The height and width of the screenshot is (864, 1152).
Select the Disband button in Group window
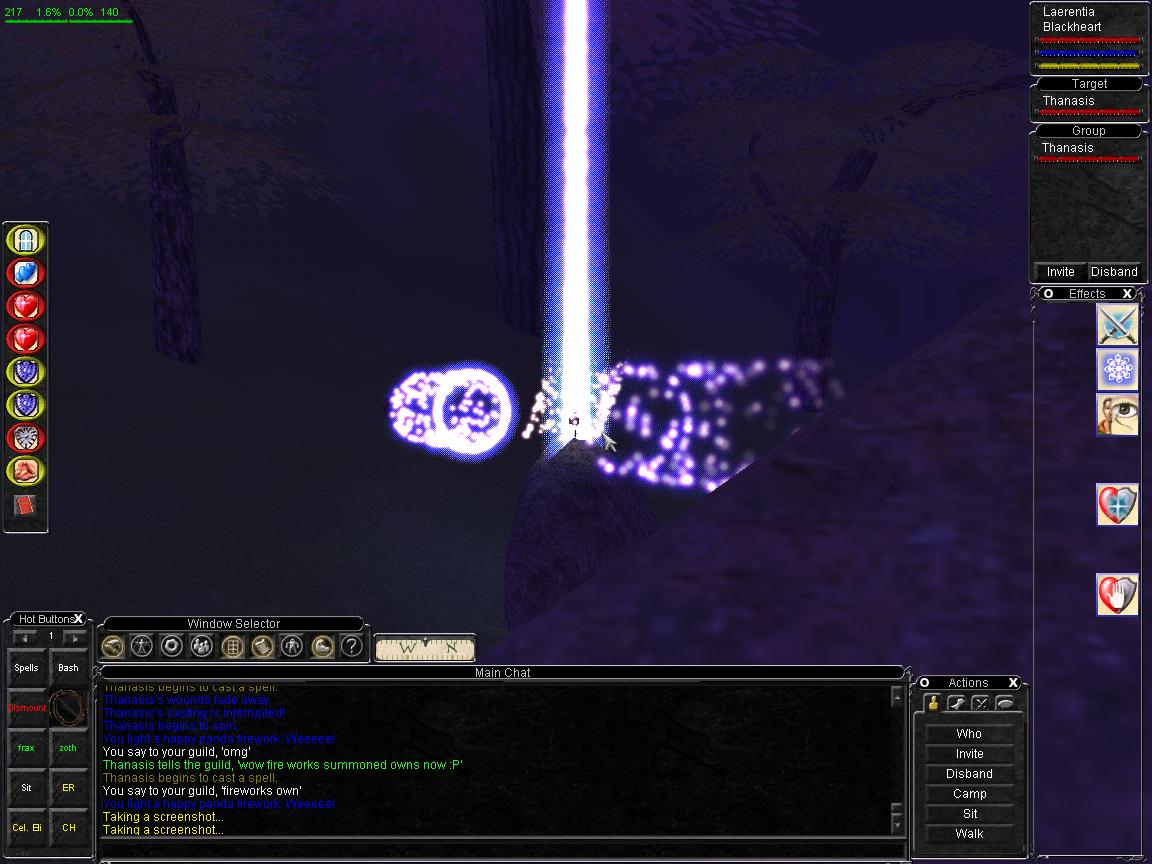click(x=1114, y=272)
